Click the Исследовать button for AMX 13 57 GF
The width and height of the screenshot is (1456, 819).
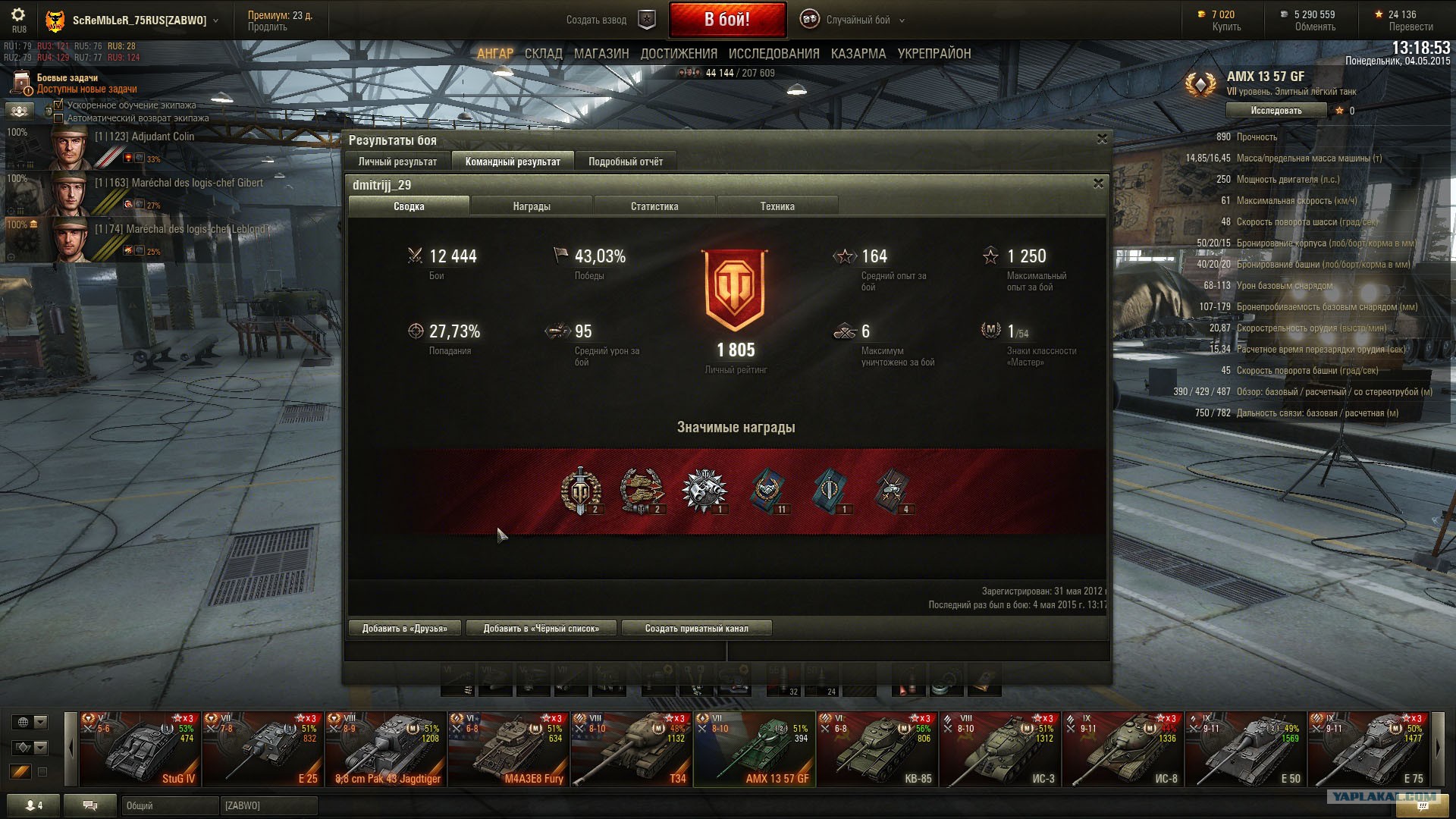[x=1276, y=111]
